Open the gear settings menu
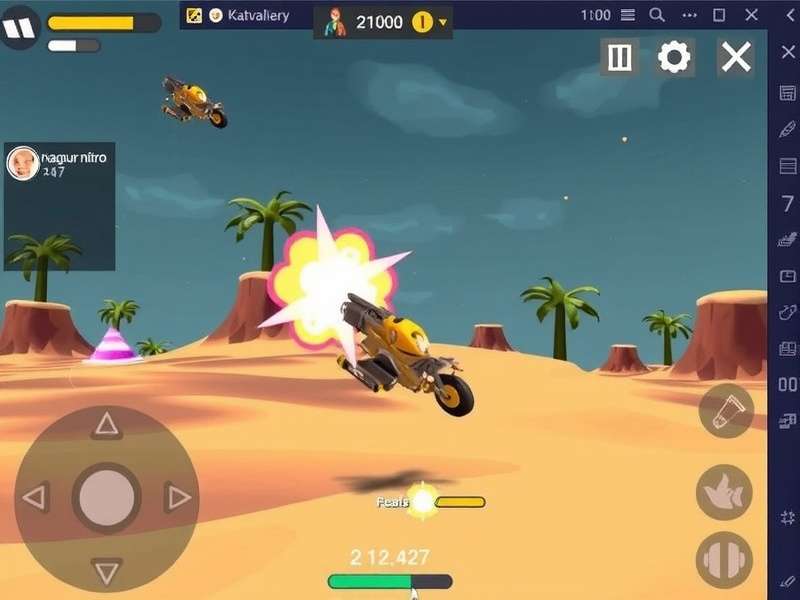The height and width of the screenshot is (600, 800). click(675, 57)
